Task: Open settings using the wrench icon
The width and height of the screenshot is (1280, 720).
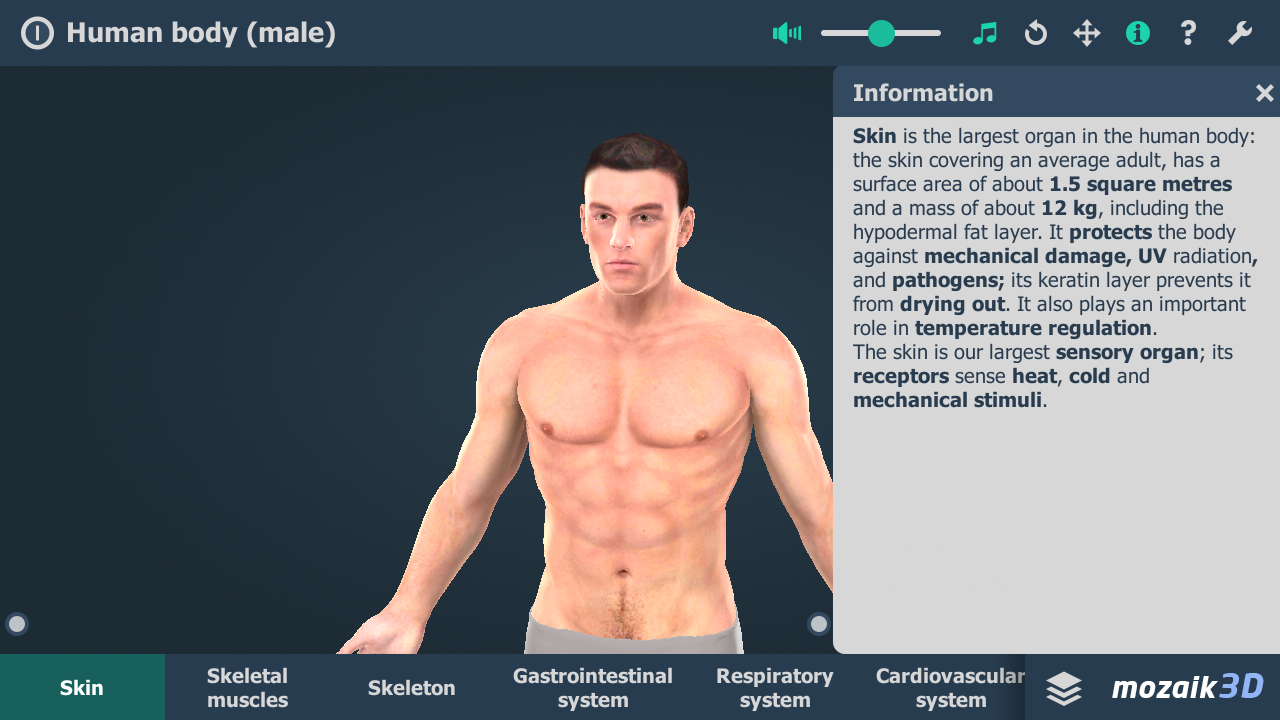Action: (x=1239, y=33)
